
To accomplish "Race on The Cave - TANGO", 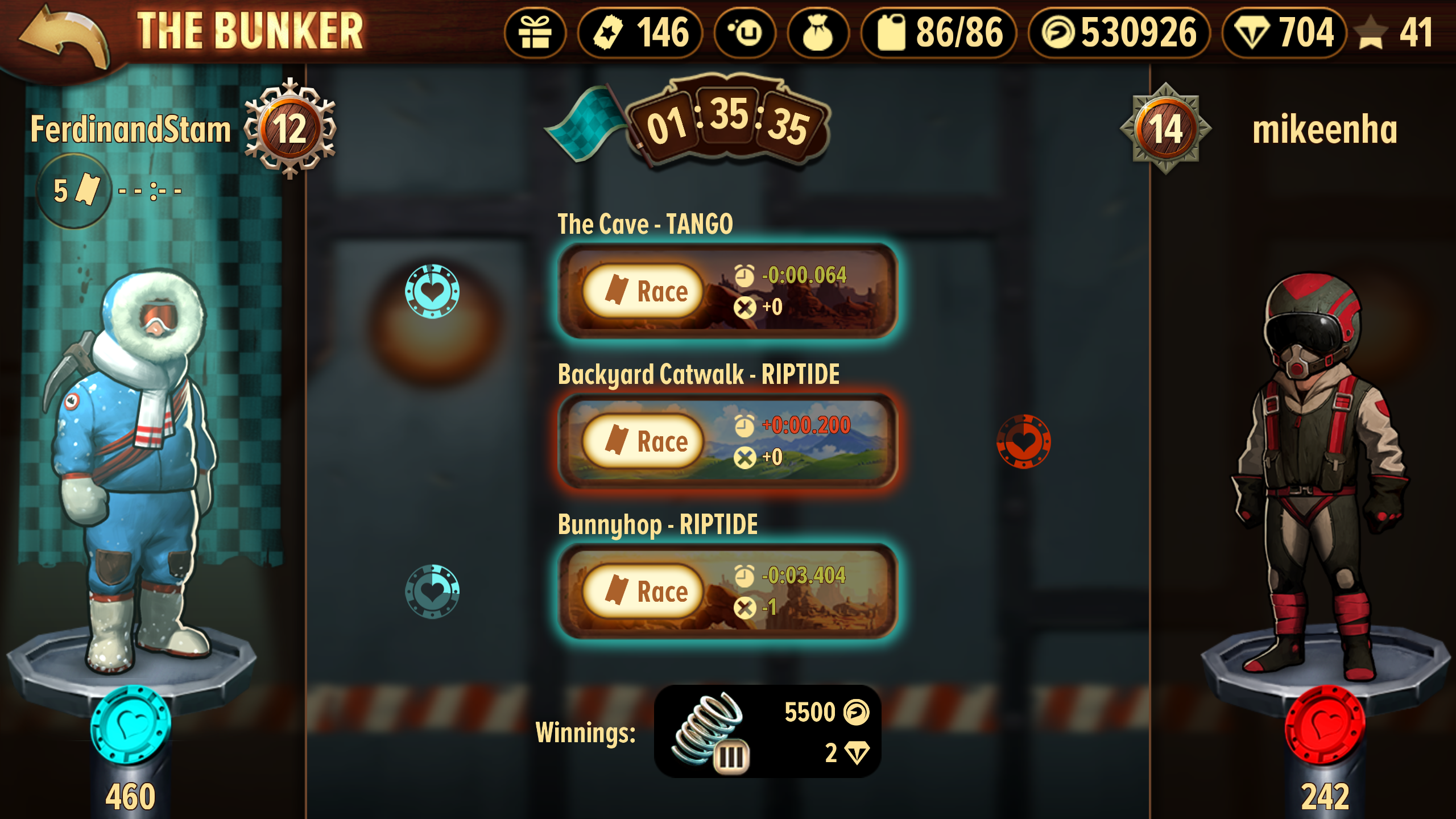I will tap(644, 291).
